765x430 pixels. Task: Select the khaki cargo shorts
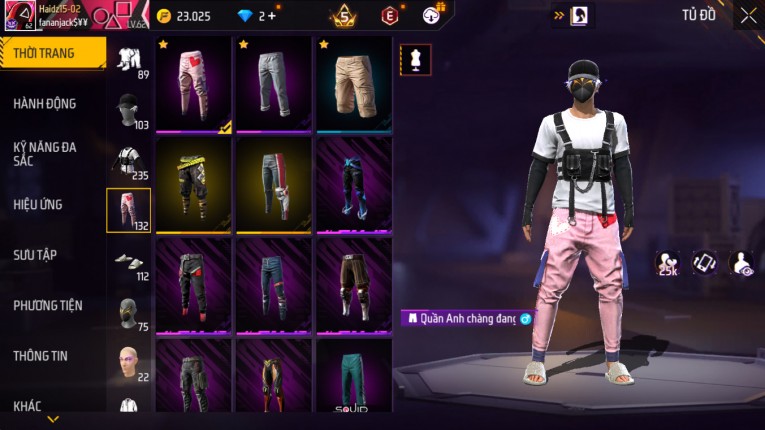(354, 85)
